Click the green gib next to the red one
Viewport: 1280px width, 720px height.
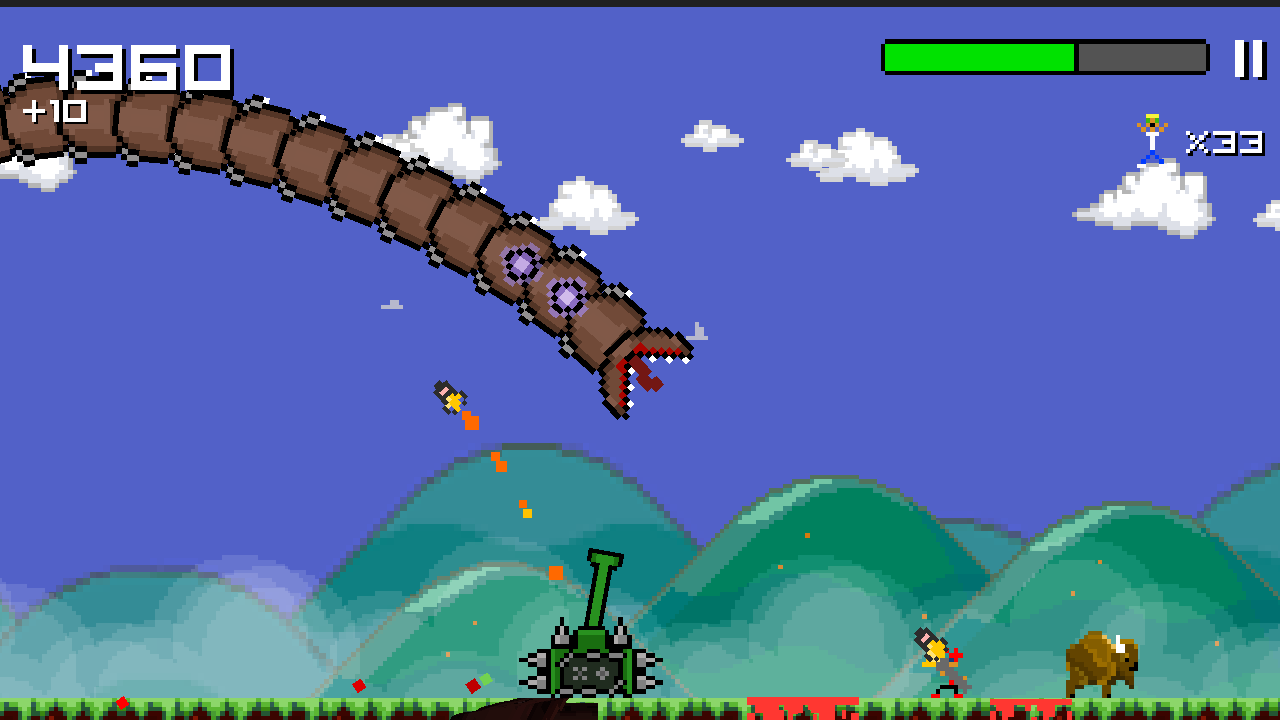(x=487, y=680)
